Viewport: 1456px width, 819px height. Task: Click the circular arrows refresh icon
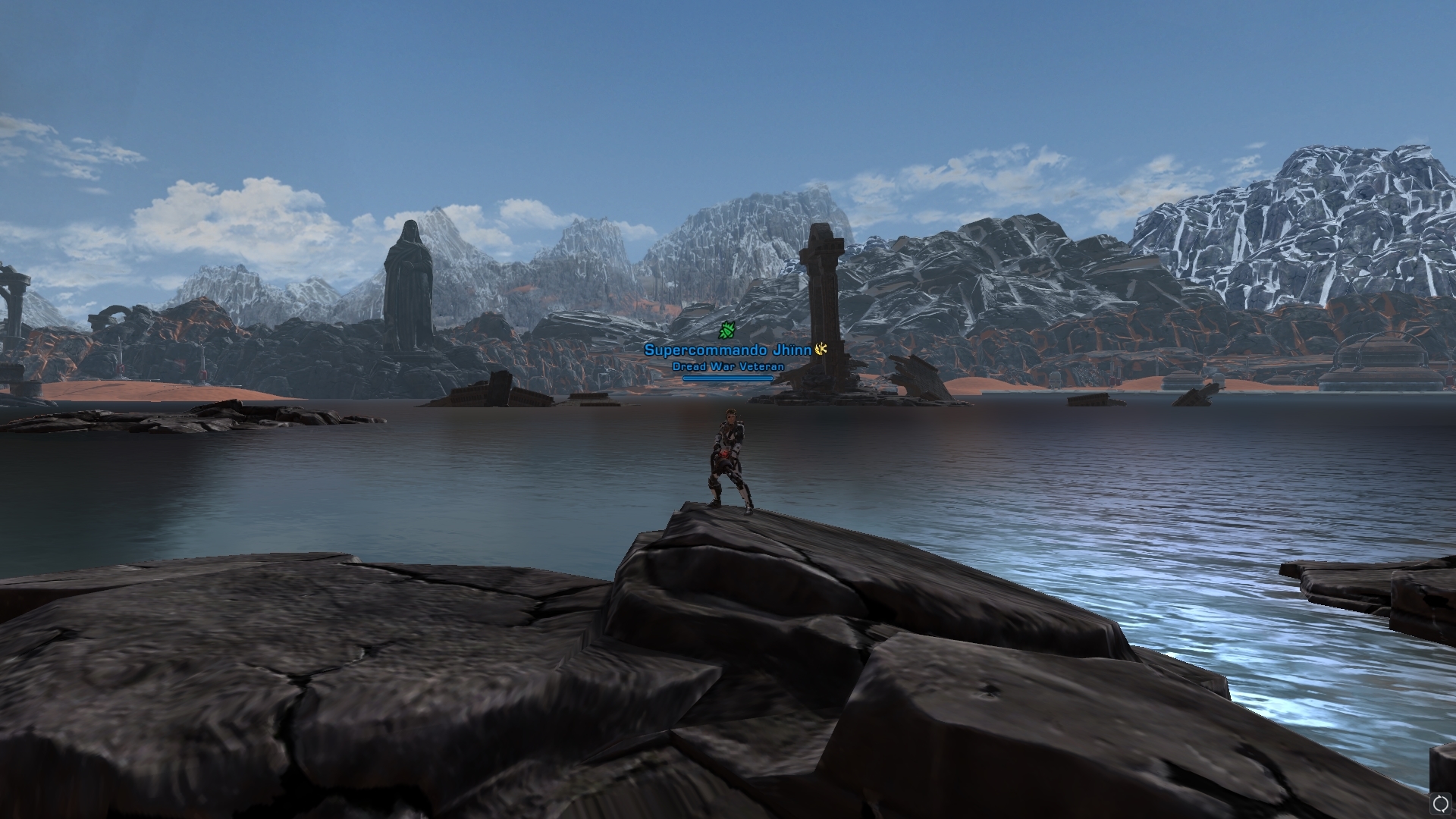point(1440,803)
